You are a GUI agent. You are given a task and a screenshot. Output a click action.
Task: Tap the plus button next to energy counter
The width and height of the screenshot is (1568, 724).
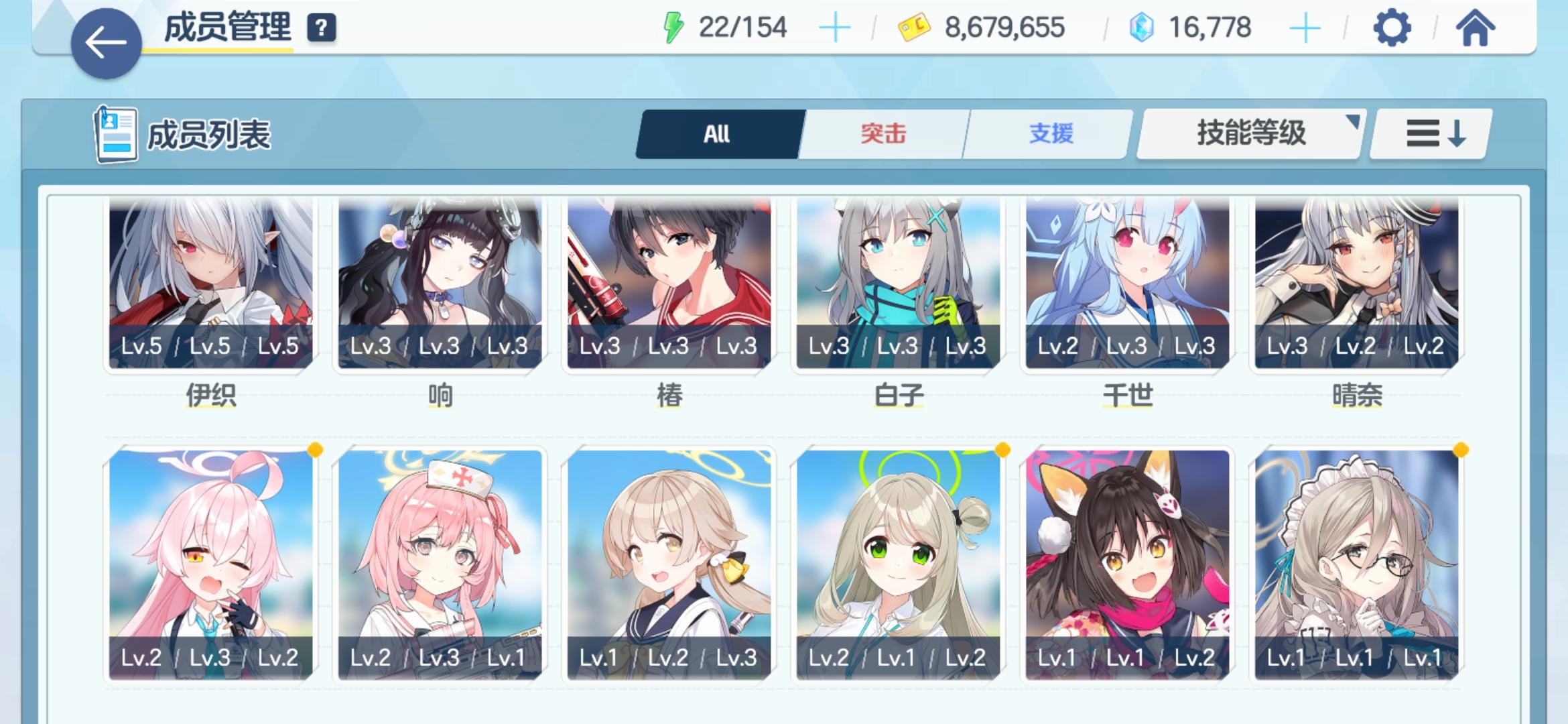835,27
